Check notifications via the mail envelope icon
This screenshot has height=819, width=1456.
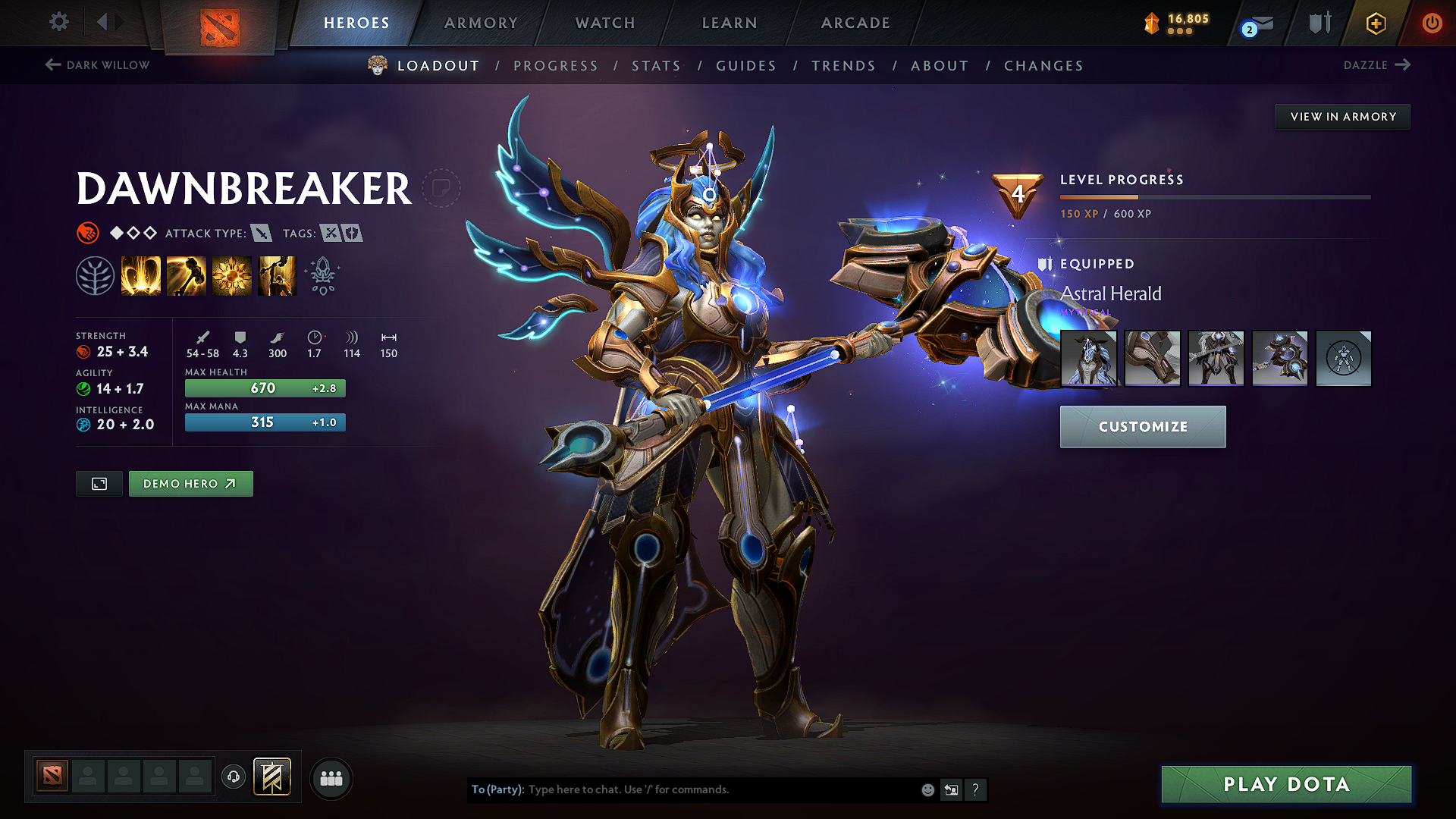pyautogui.click(x=1255, y=24)
